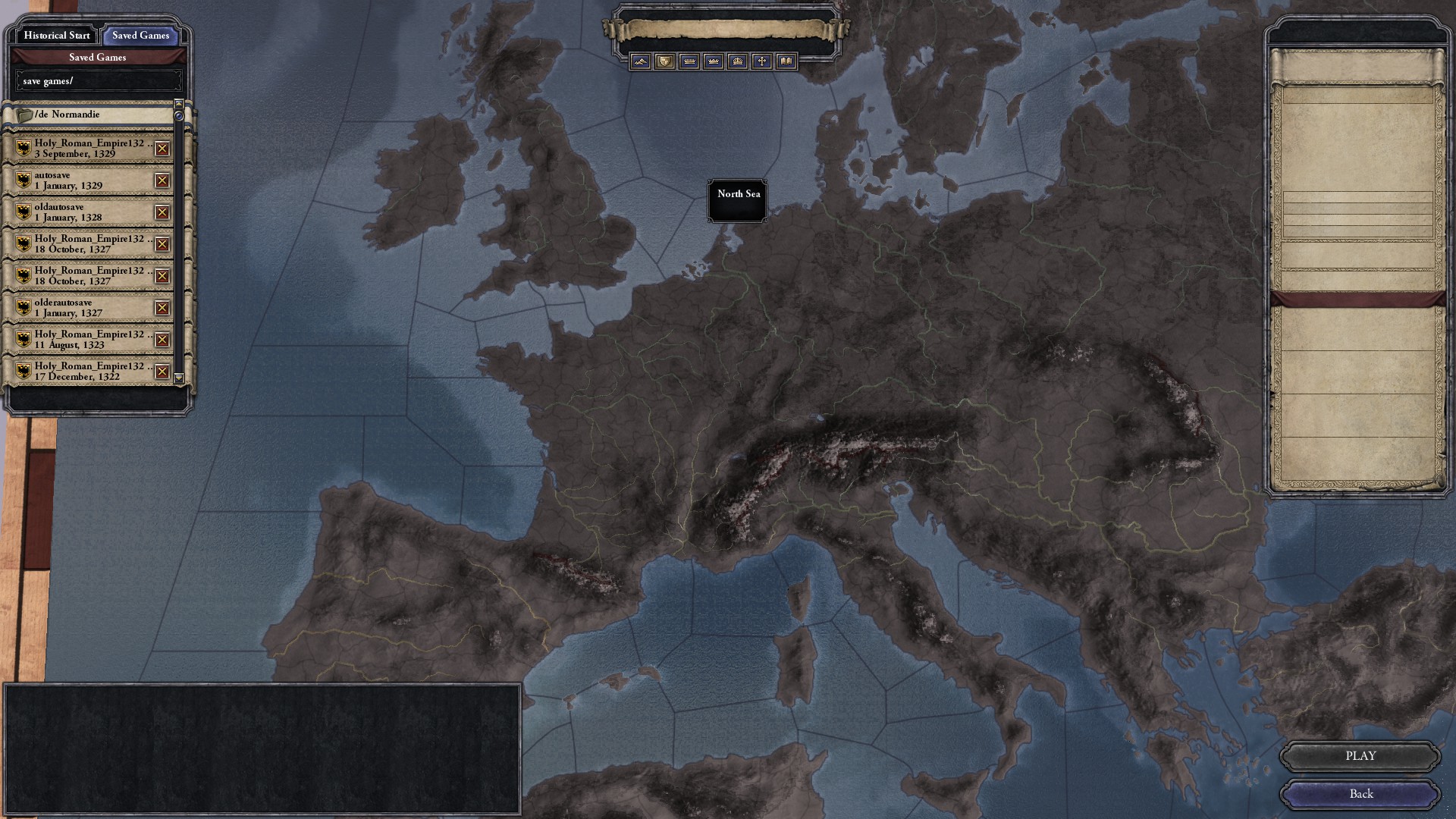Image resolution: width=1456 pixels, height=819 pixels.
Task: Switch to the Historical Start tab
Action: [x=55, y=36]
